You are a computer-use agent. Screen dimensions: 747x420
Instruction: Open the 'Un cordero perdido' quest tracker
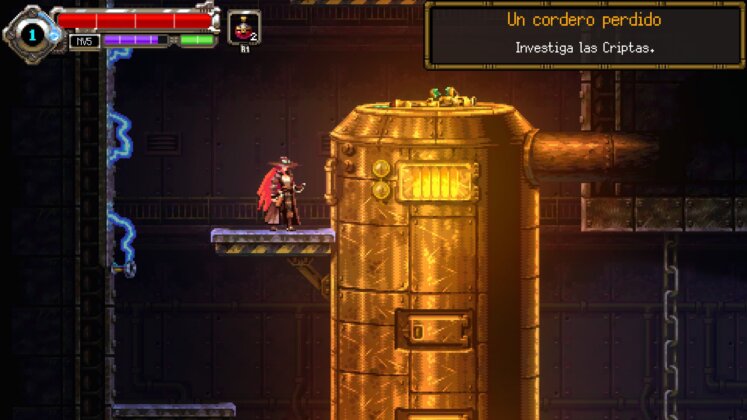[584, 34]
